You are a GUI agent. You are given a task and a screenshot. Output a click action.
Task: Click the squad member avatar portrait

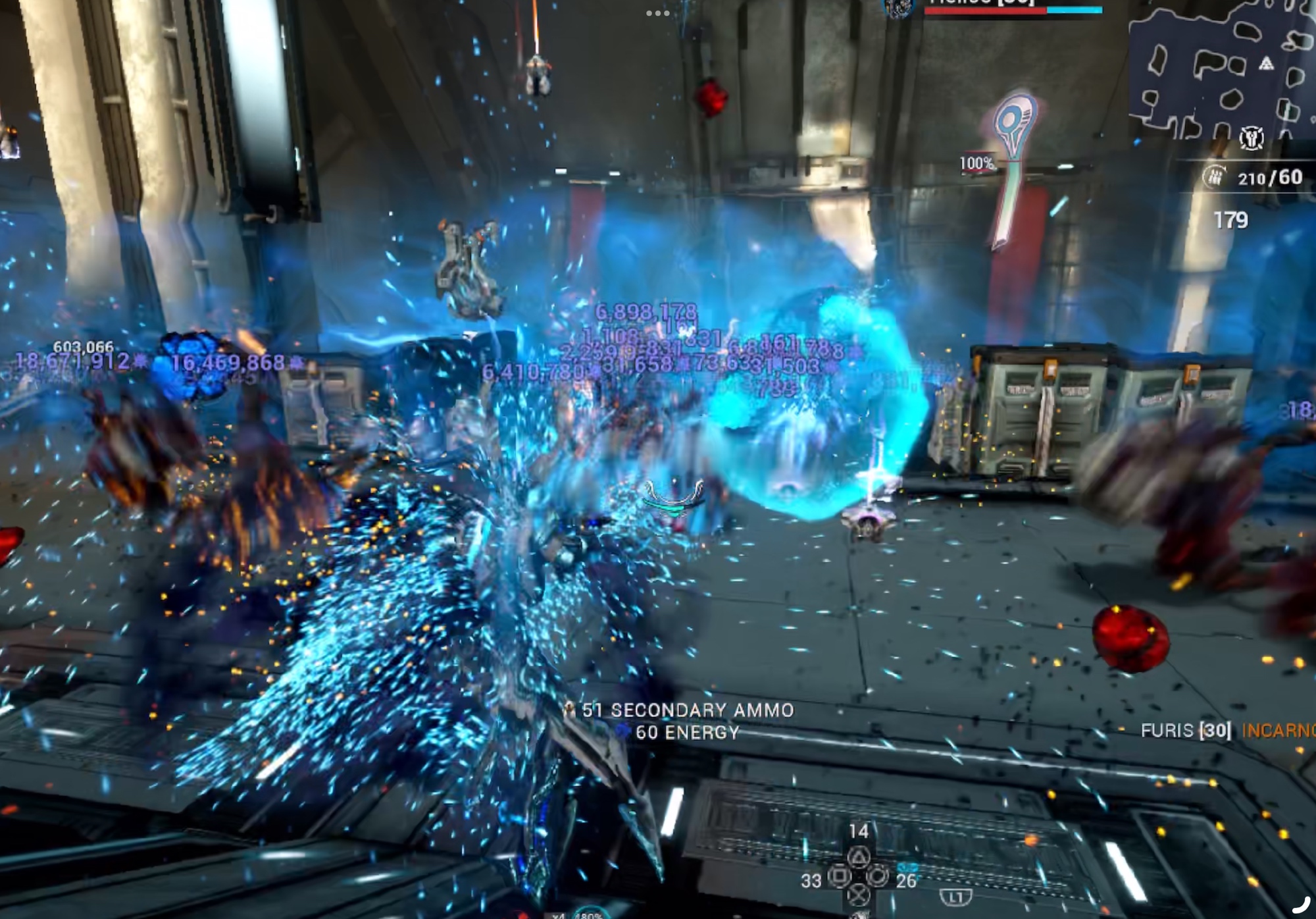pyautogui.click(x=899, y=7)
